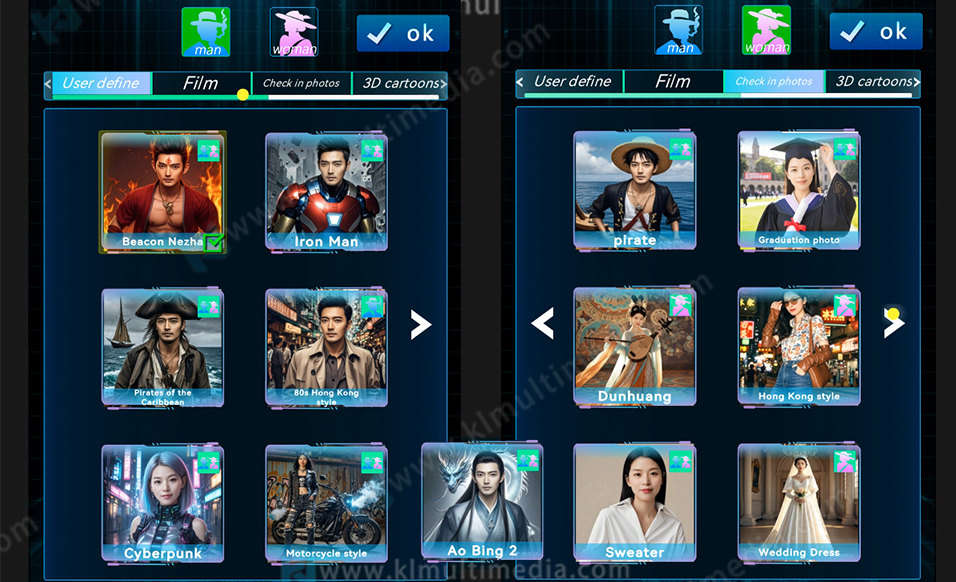Click the large left arrow beside Dunhuang

click(x=542, y=323)
